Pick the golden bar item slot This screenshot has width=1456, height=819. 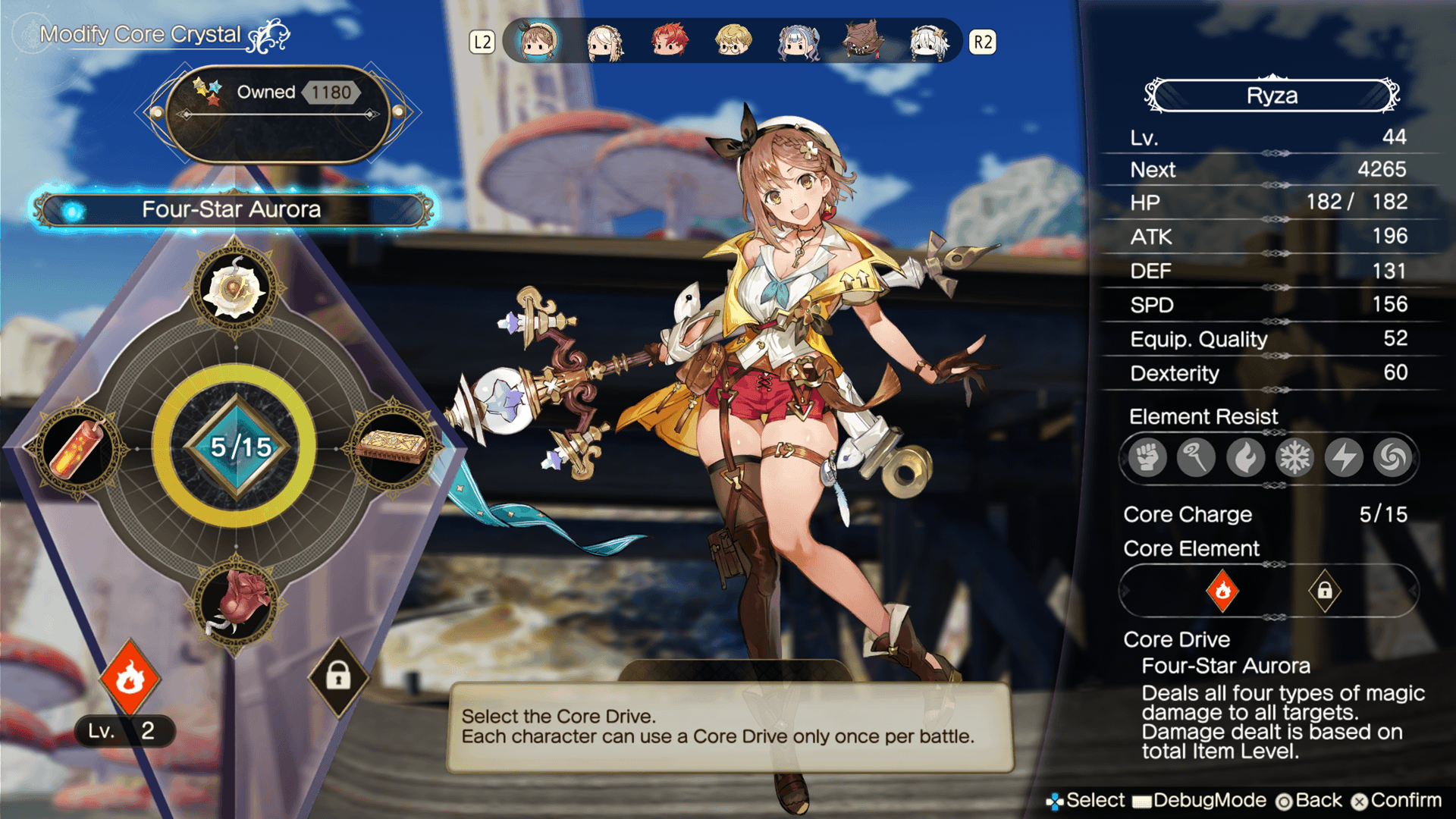tap(393, 447)
